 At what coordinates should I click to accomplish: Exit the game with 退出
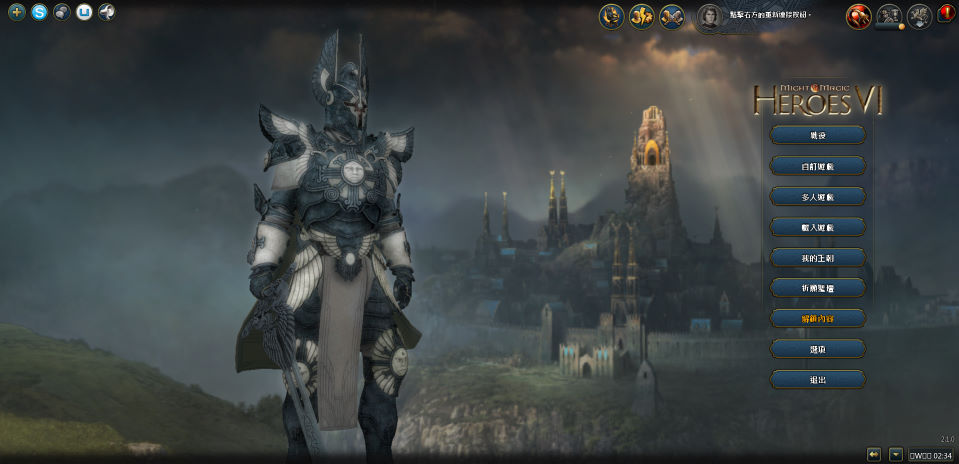coord(818,380)
